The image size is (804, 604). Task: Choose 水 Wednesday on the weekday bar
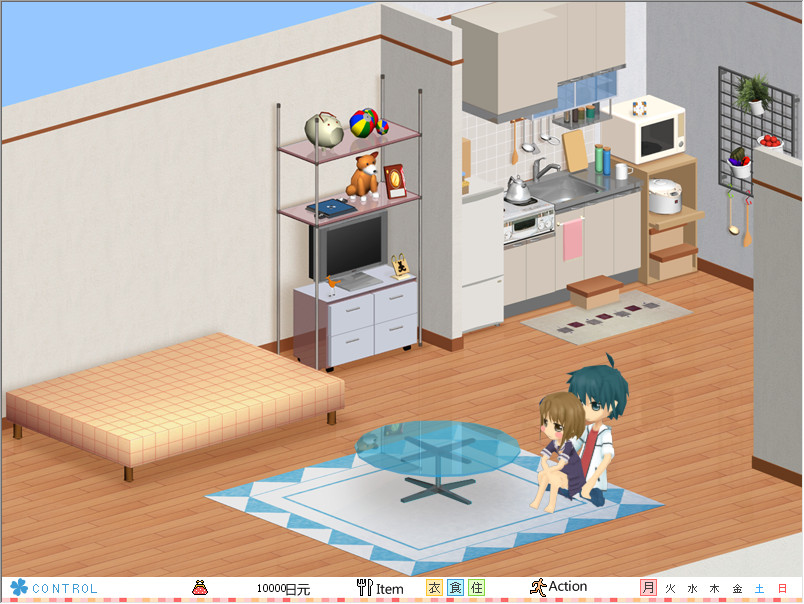point(693,588)
